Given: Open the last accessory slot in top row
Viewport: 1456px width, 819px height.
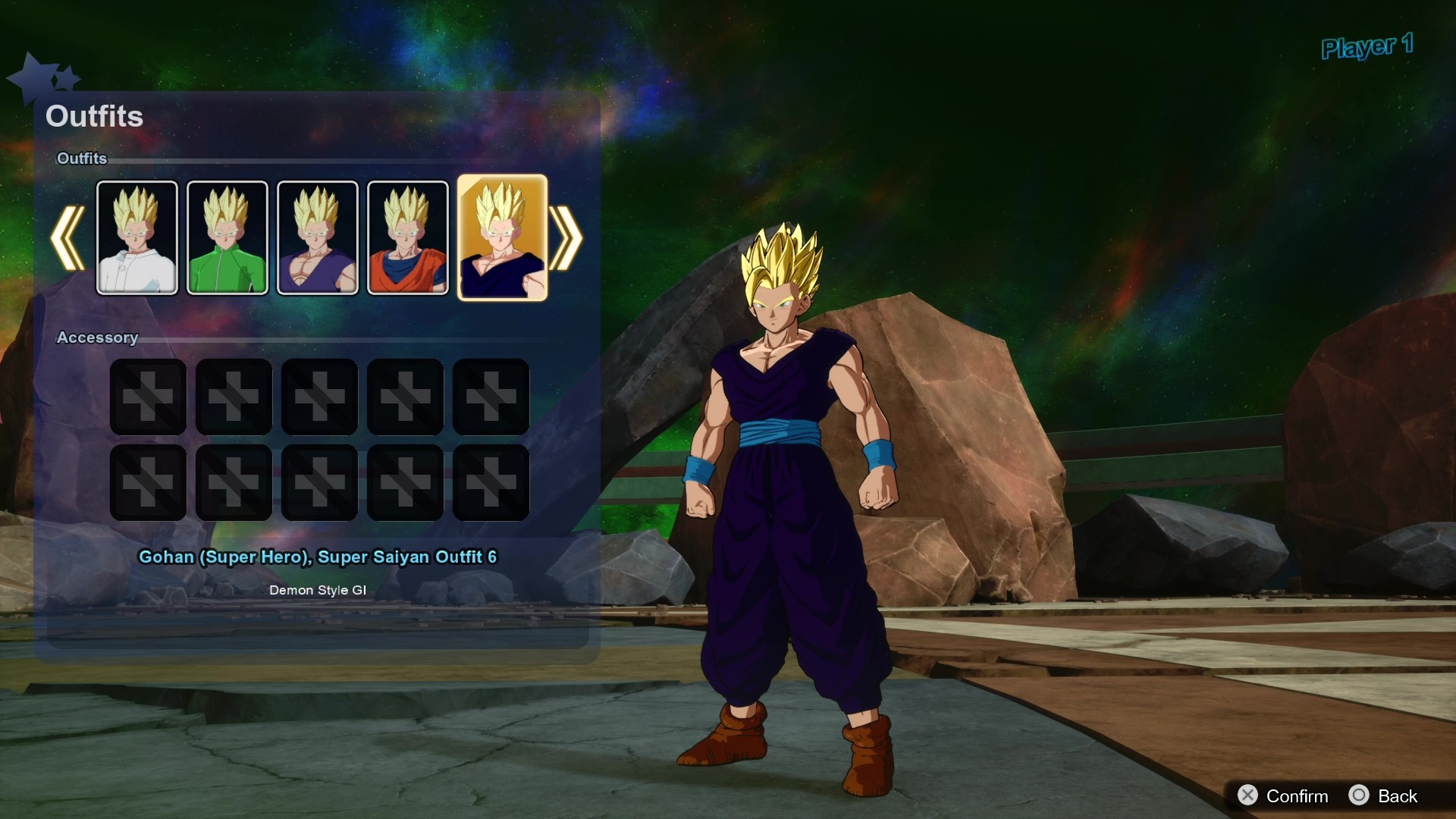Looking at the screenshot, I should (491, 397).
